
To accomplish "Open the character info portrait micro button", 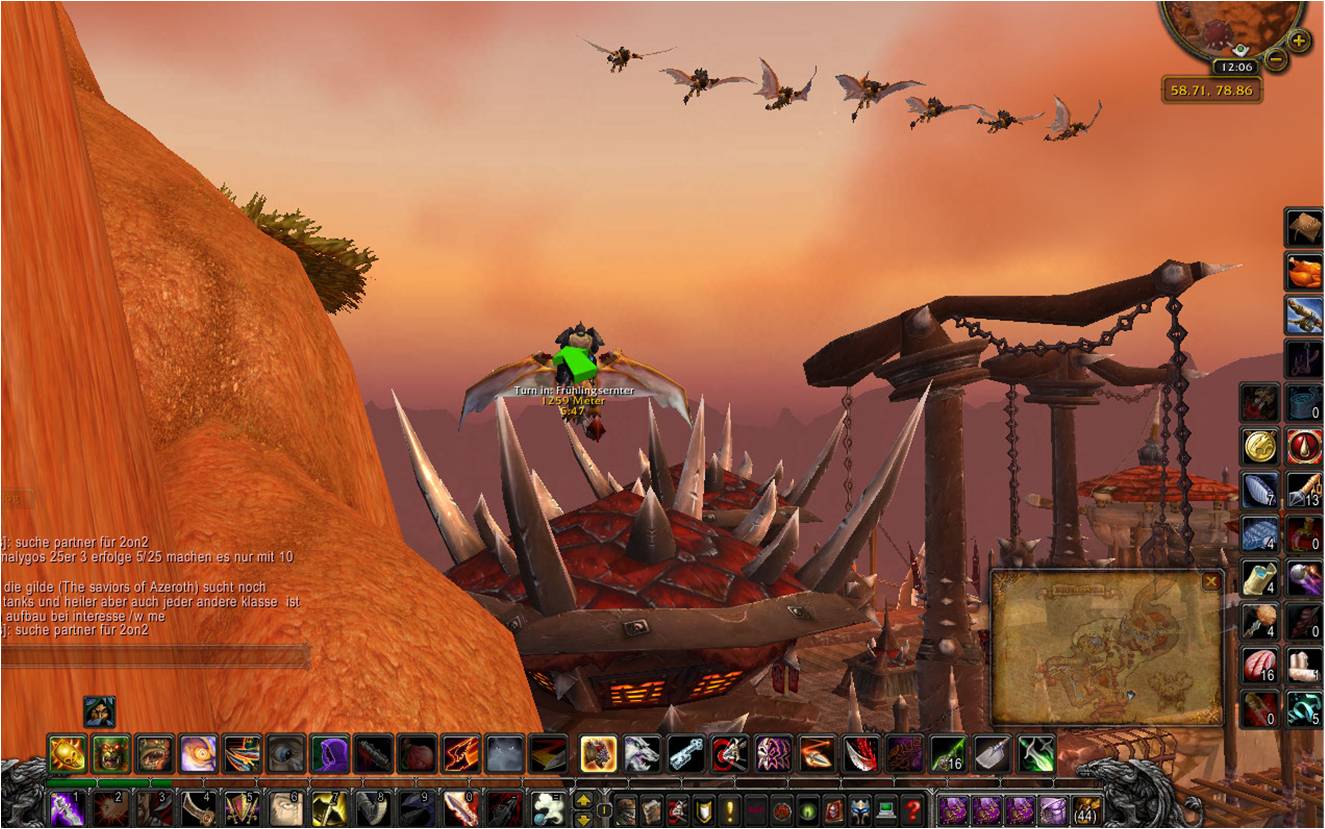I will [x=623, y=808].
